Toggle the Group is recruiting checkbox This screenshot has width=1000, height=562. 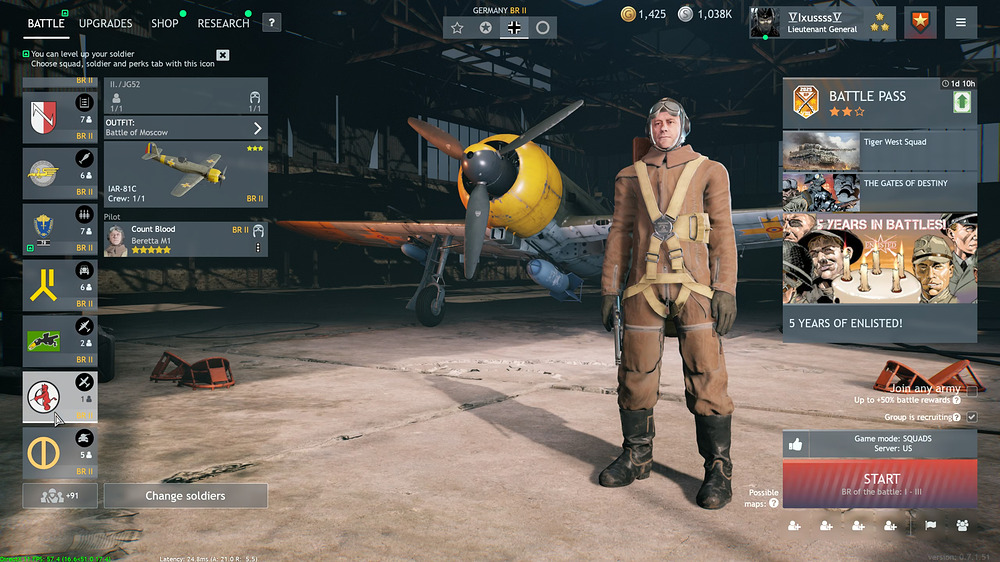tap(972, 417)
